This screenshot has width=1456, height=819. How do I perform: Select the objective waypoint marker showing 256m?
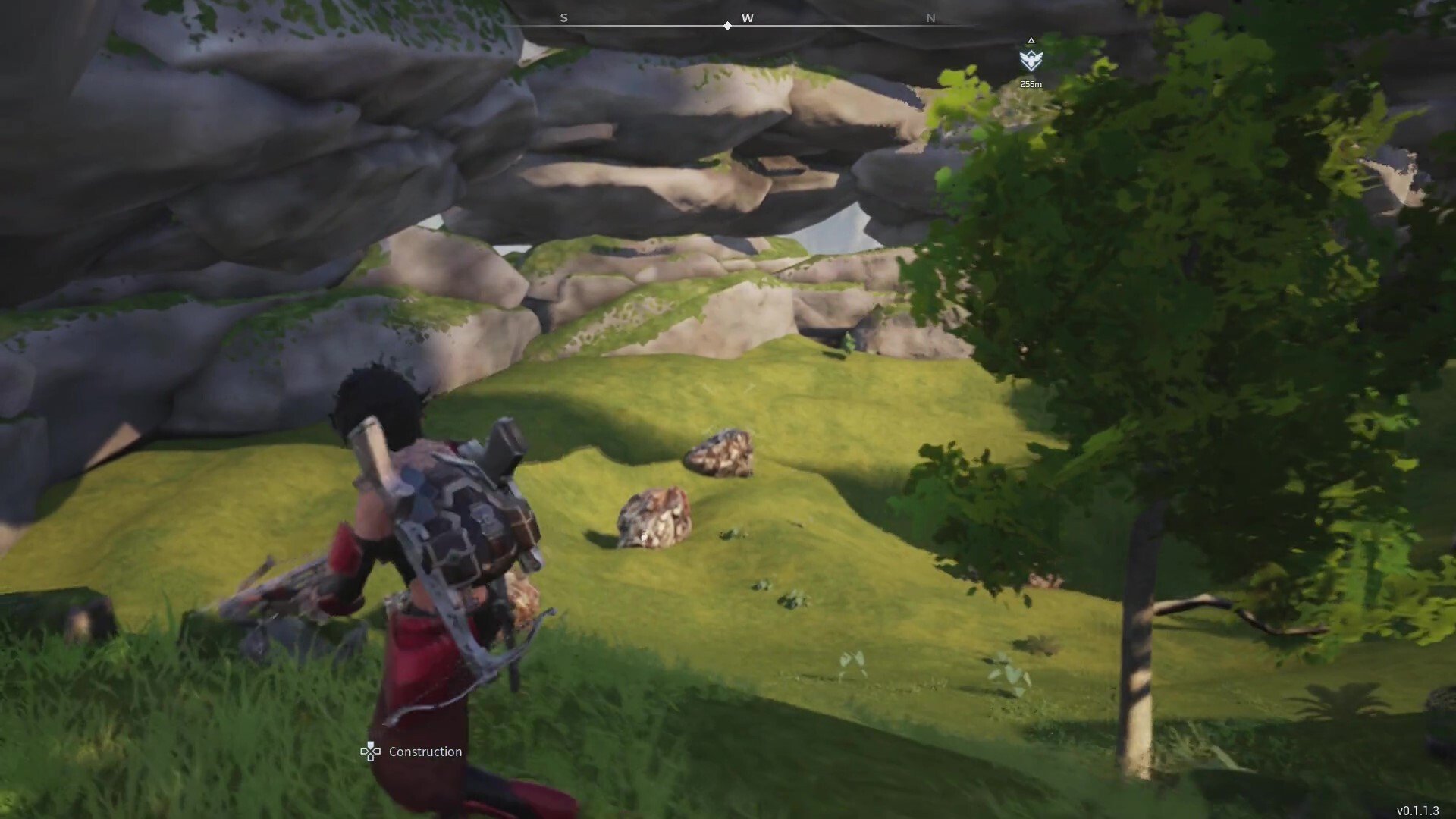pyautogui.click(x=1031, y=60)
